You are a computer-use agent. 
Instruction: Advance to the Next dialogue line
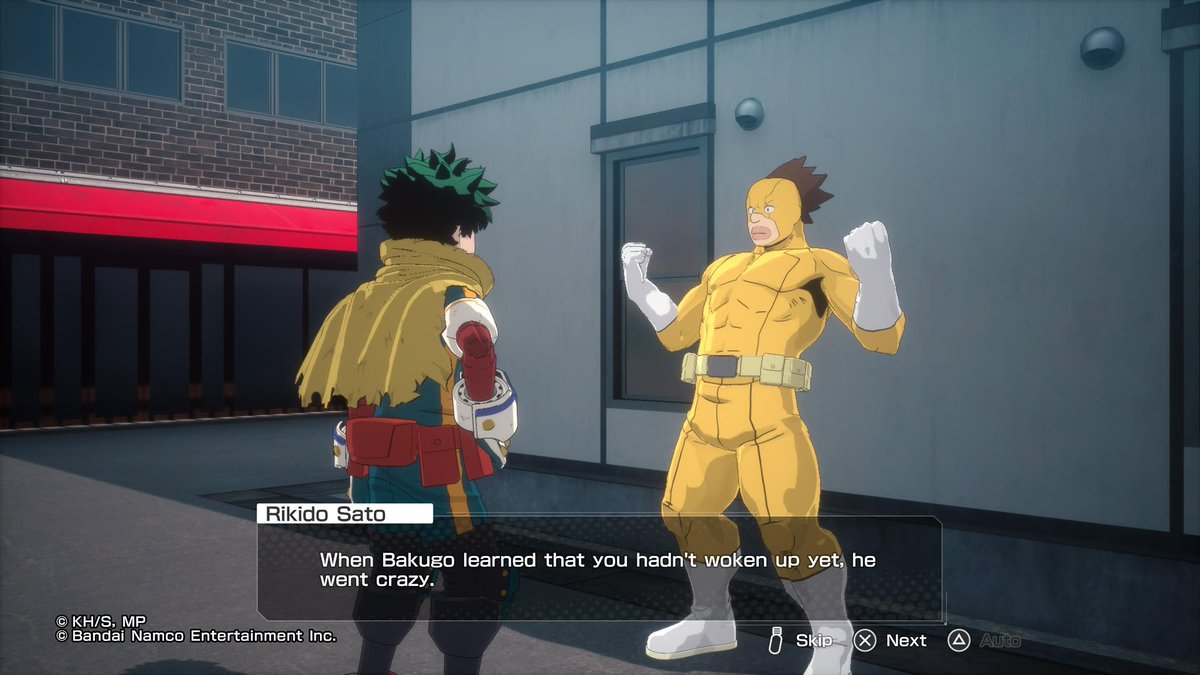click(x=892, y=640)
